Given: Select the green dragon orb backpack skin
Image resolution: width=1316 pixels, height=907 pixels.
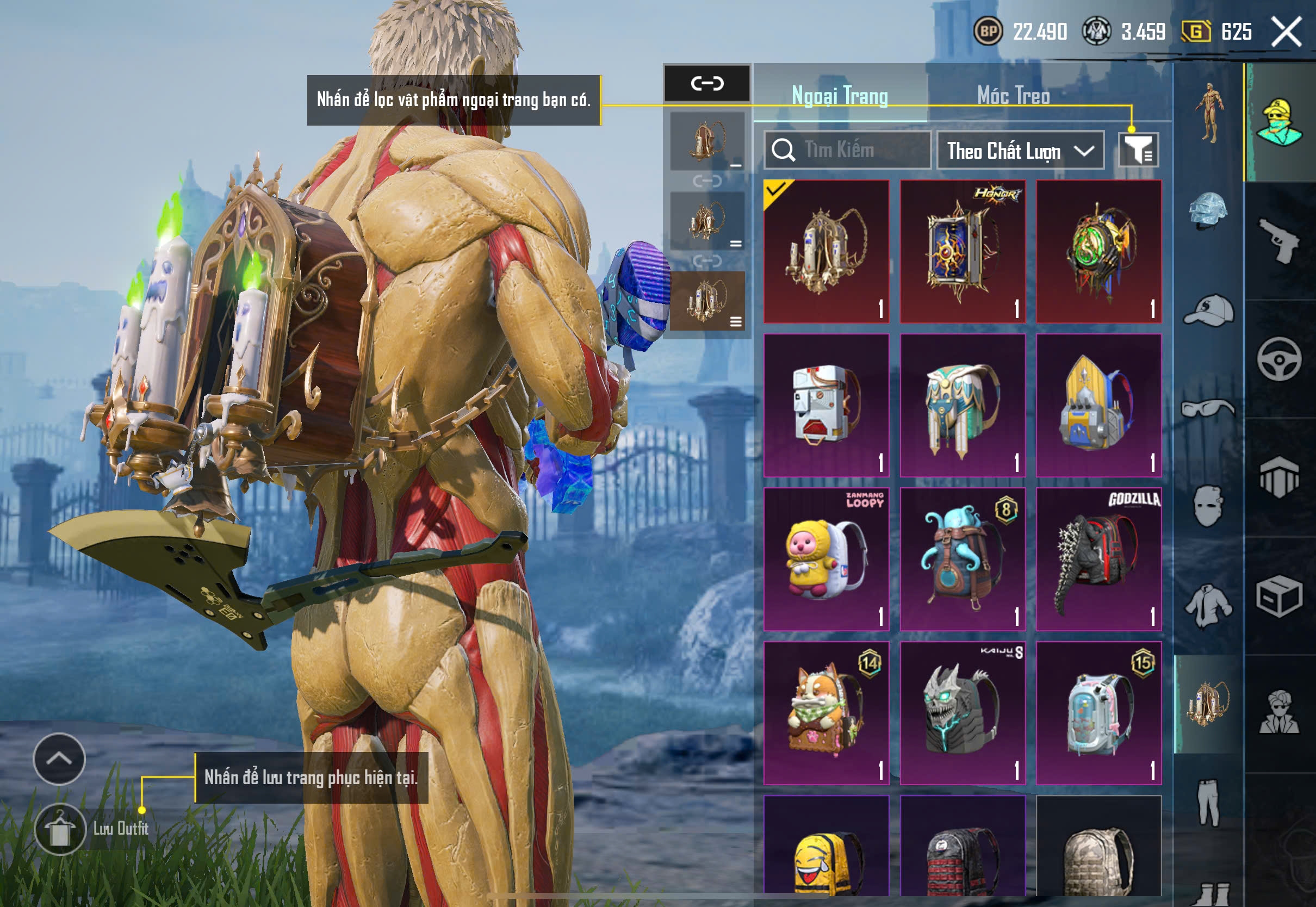Looking at the screenshot, I should click(1098, 252).
